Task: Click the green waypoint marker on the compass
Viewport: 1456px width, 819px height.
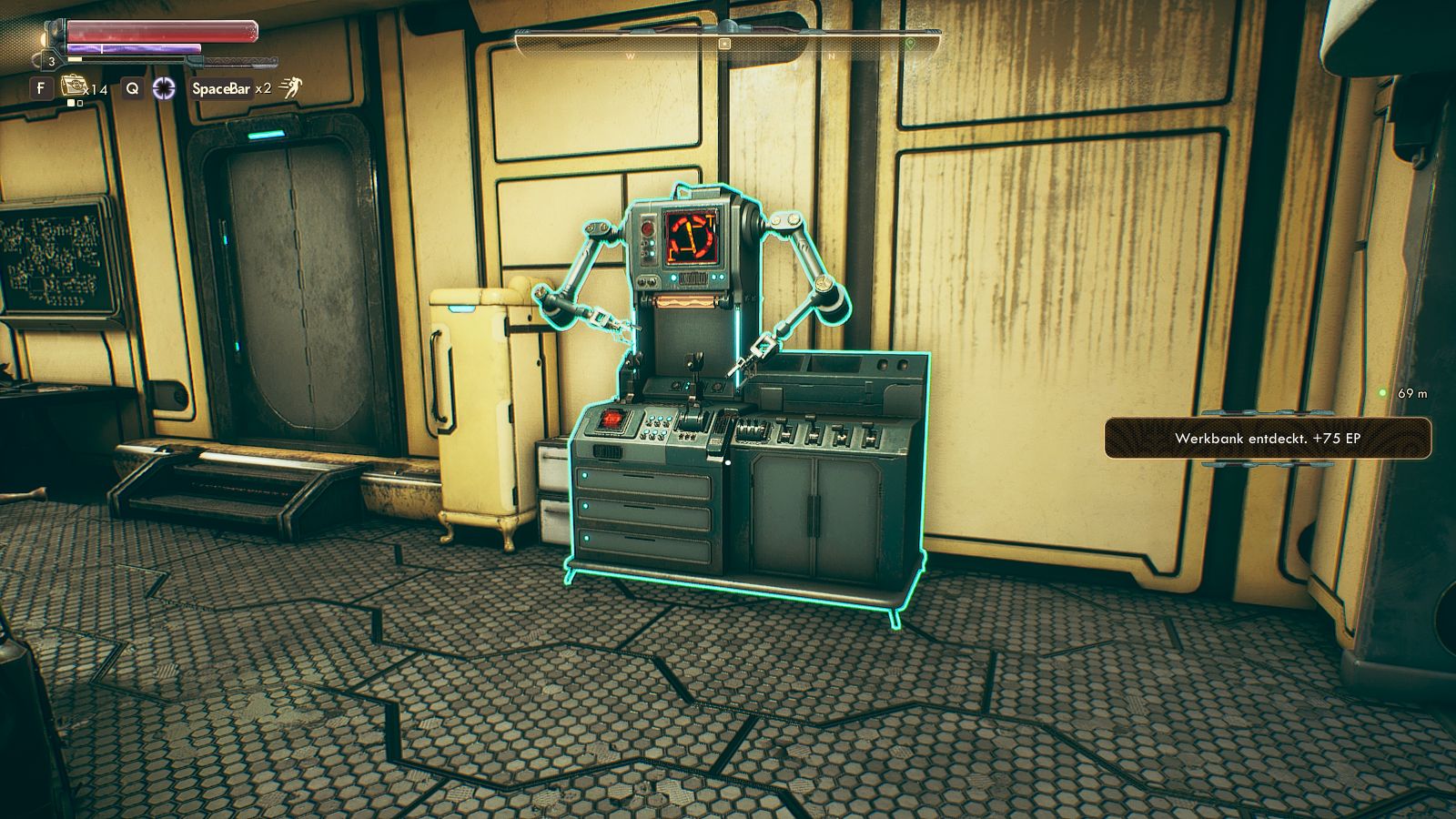Action: 908,44
